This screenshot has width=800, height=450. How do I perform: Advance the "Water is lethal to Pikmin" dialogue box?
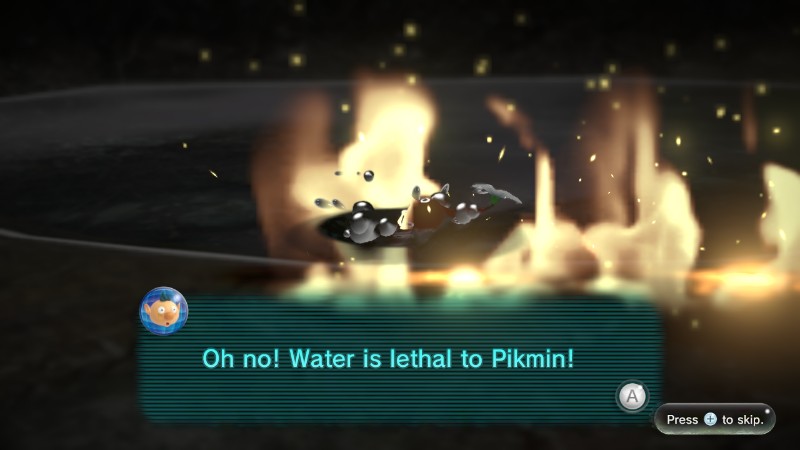[x=631, y=396]
